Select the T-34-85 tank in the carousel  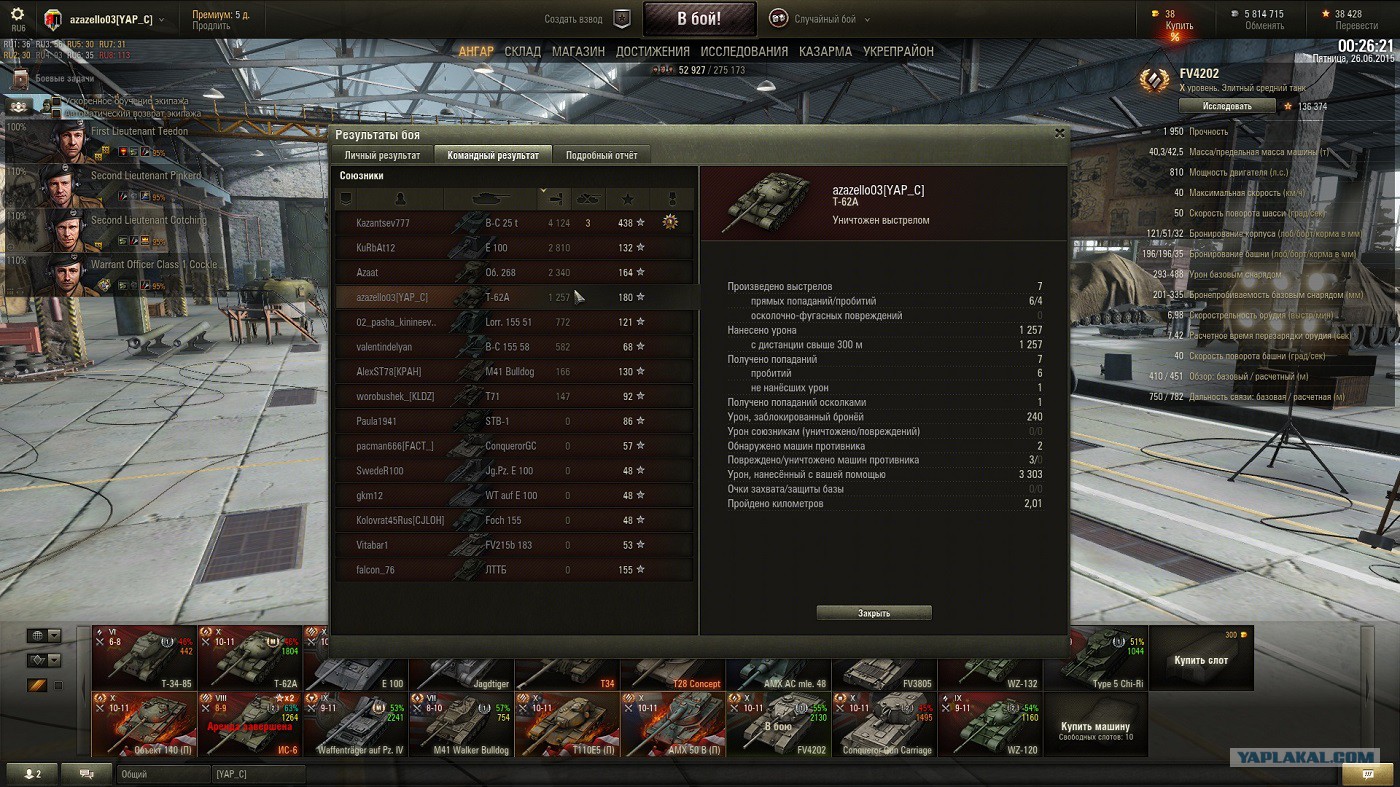[143, 657]
